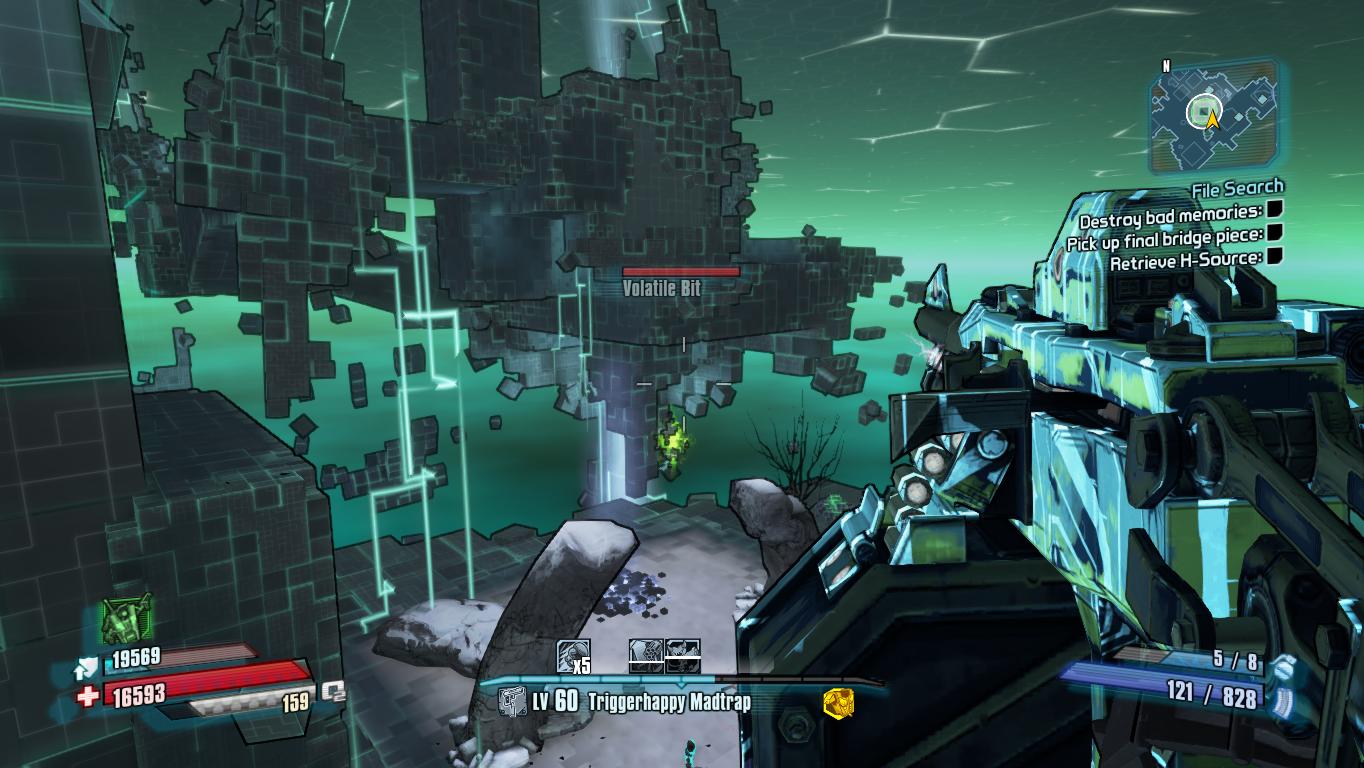1364x768 pixels.
Task: Click the green Claptrap action skill icon
Action: click(127, 619)
